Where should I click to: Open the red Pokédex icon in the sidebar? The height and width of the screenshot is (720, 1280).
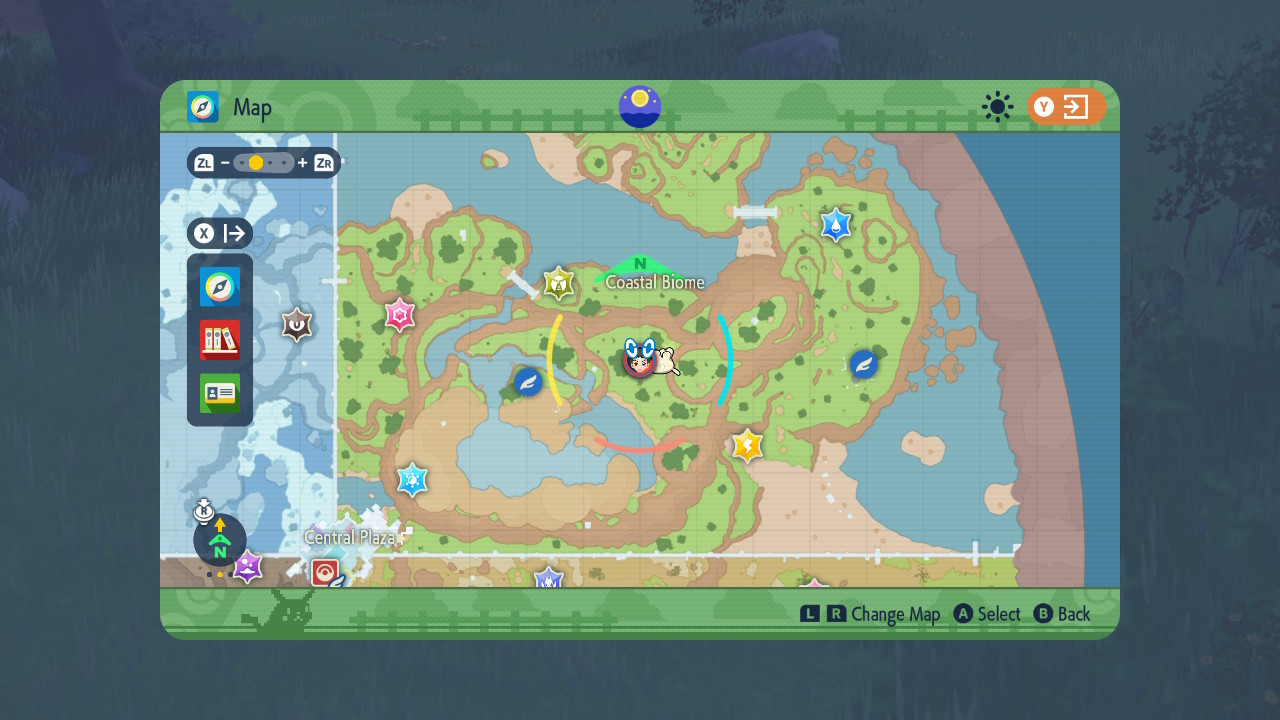[x=219, y=340]
